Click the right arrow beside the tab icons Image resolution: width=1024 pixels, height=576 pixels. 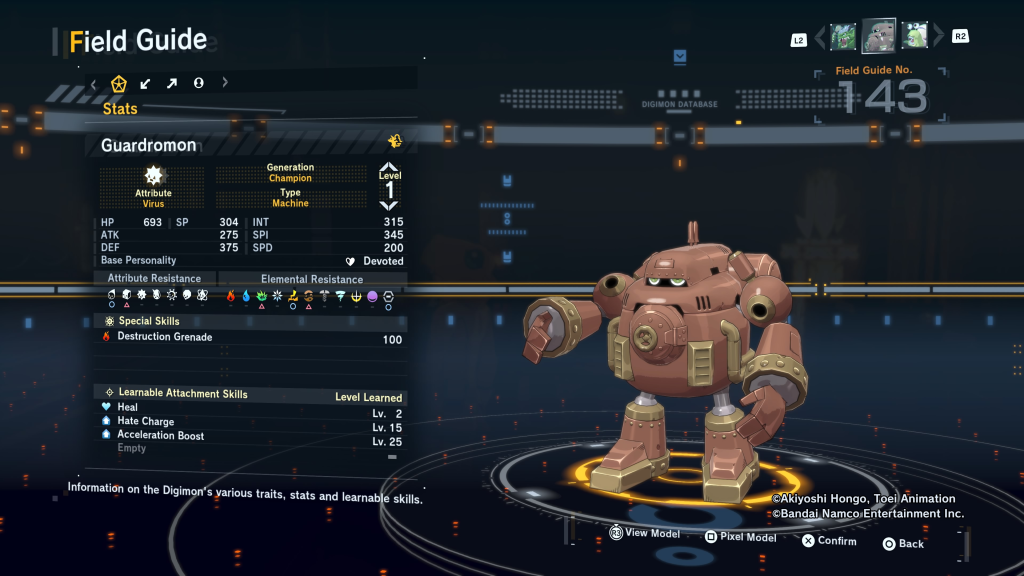coord(225,83)
